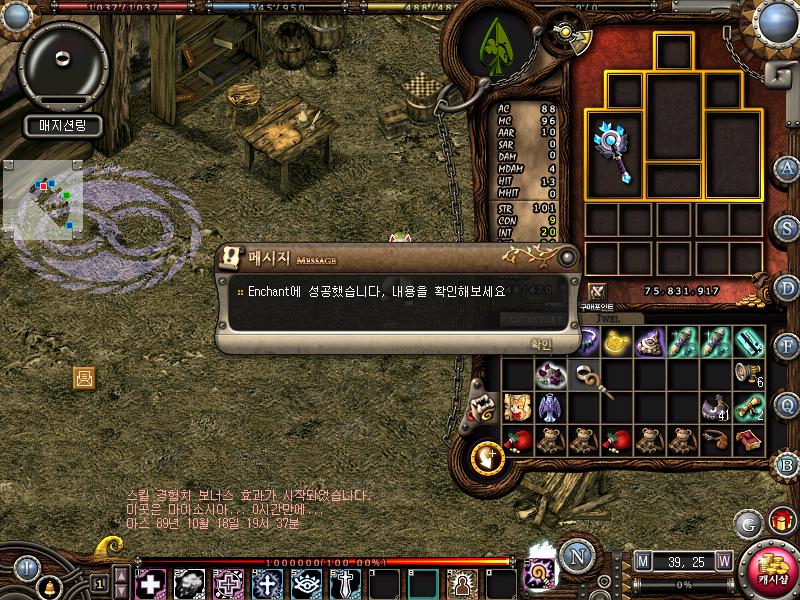
Task: Activate the white cross heal skill
Action: [x=151, y=583]
